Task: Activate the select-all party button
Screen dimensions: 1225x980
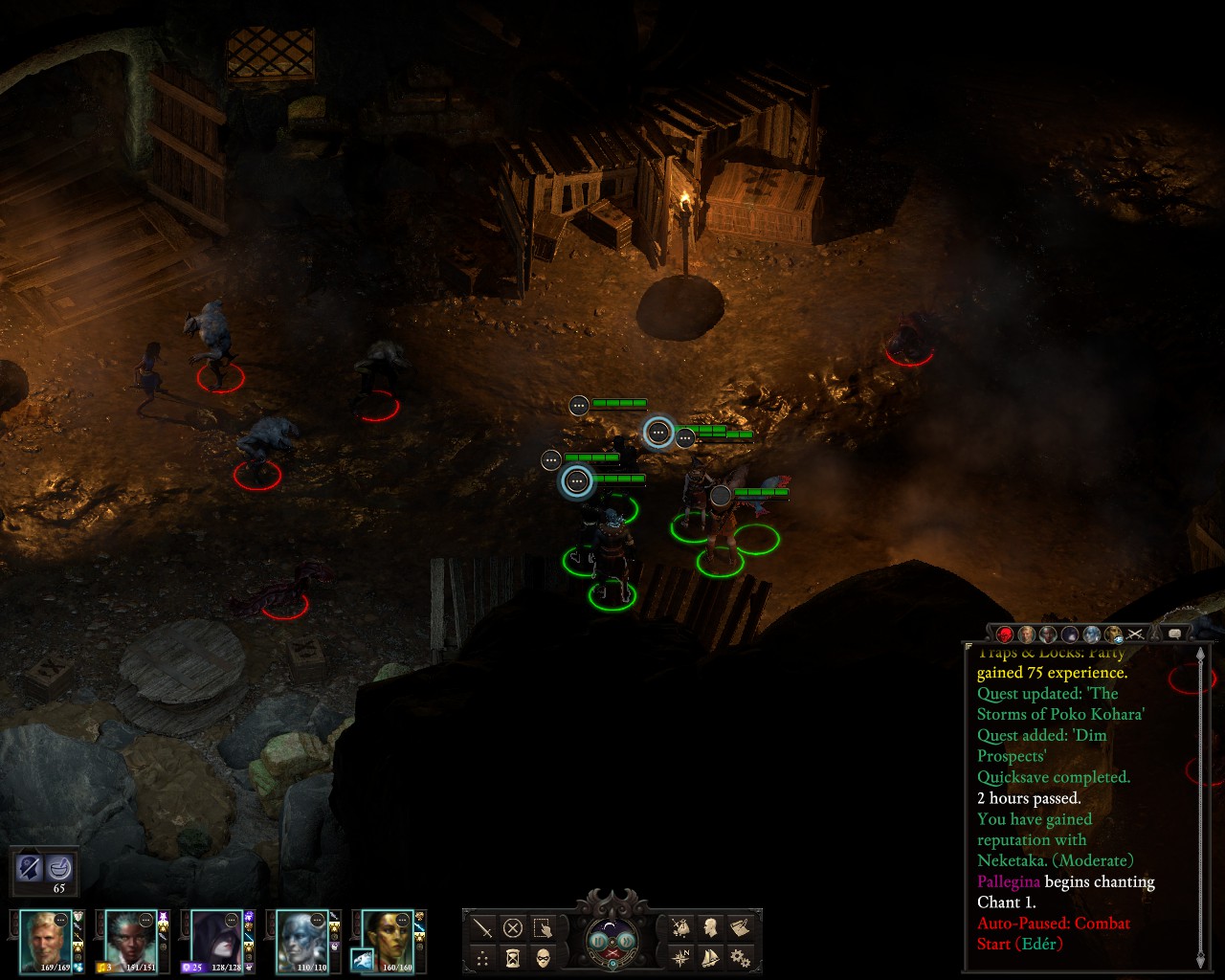Action: (543, 927)
